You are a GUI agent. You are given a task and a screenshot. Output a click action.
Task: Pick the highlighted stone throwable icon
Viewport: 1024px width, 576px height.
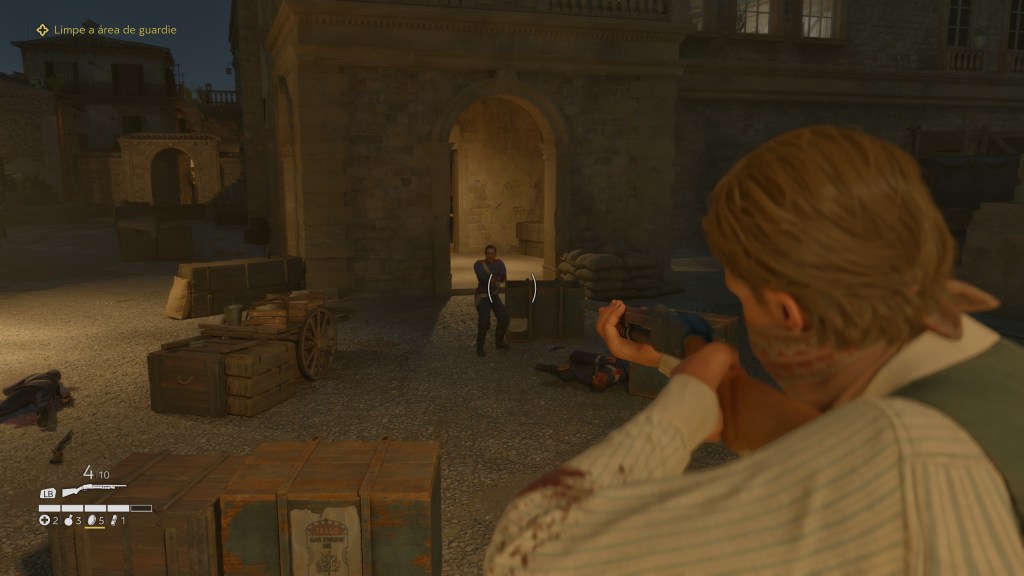point(91,521)
